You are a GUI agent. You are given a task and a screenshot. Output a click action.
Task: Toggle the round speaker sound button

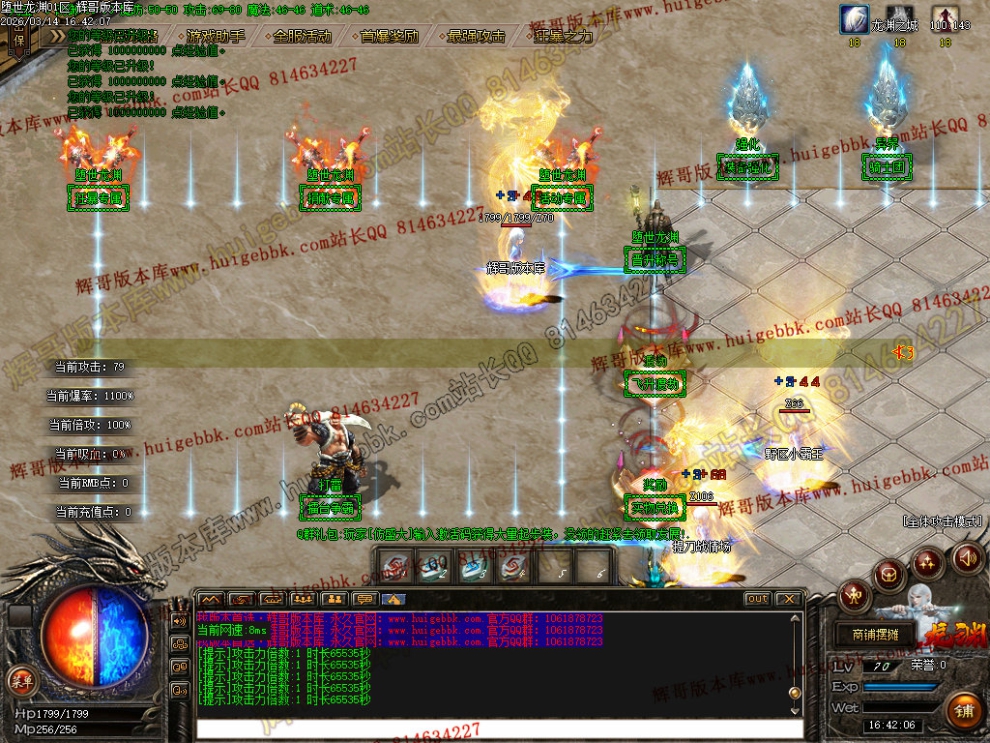pos(967,557)
